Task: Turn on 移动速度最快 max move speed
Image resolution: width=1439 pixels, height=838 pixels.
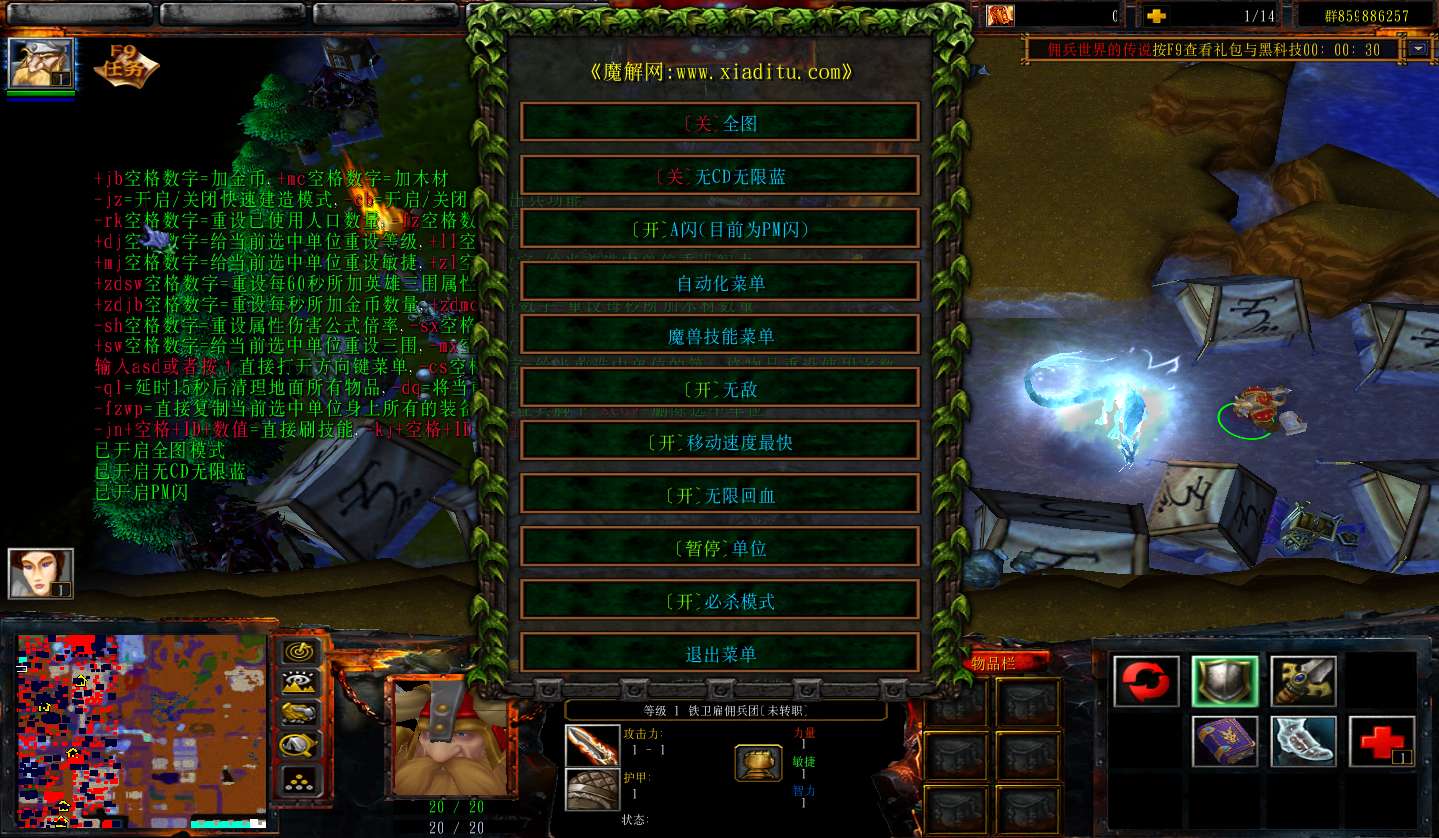Action: pyautogui.click(x=719, y=441)
